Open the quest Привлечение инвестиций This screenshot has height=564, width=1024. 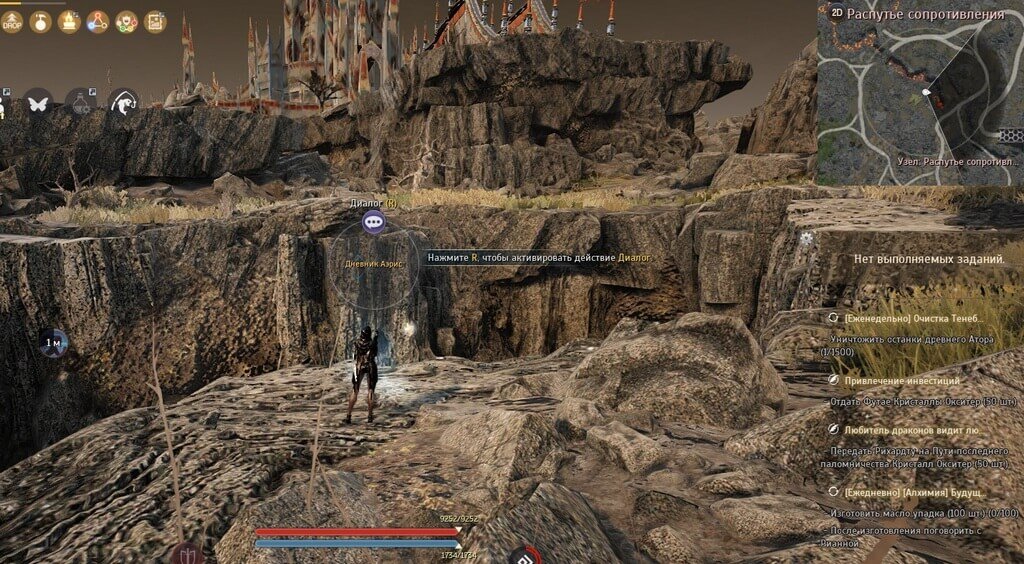tap(902, 381)
